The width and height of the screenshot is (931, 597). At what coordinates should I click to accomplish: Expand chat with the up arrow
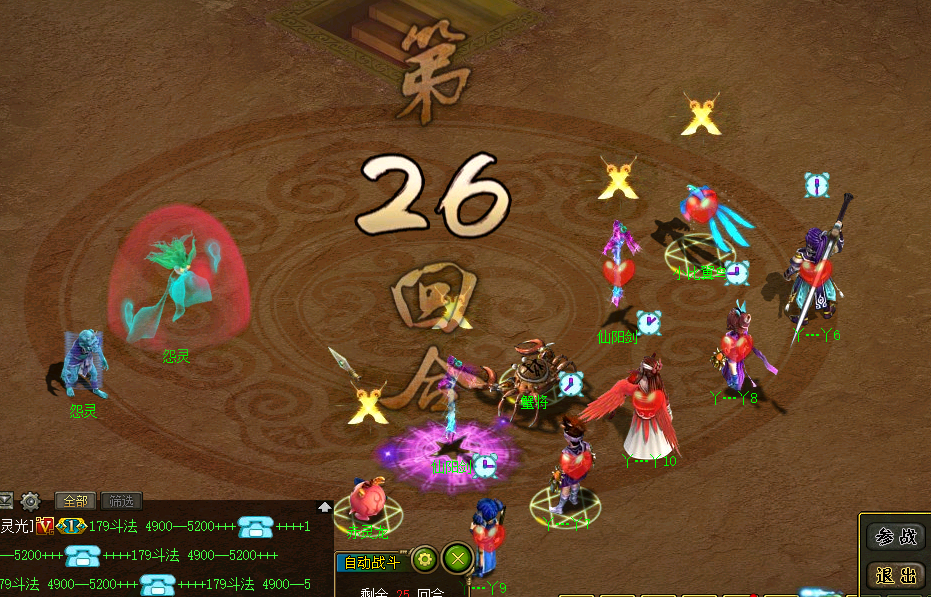(x=325, y=507)
